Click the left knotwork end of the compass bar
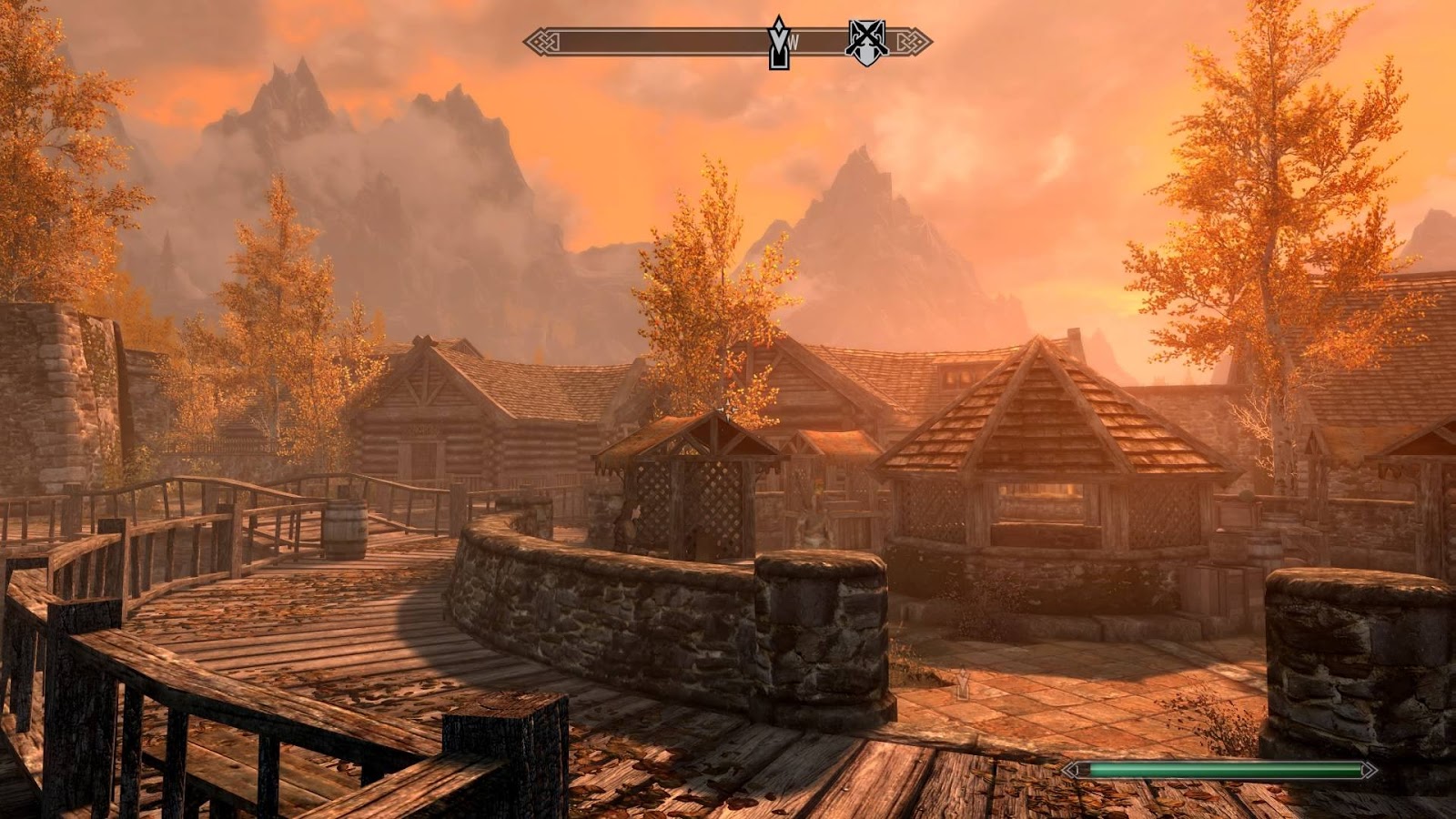1456x819 pixels. tap(540, 40)
